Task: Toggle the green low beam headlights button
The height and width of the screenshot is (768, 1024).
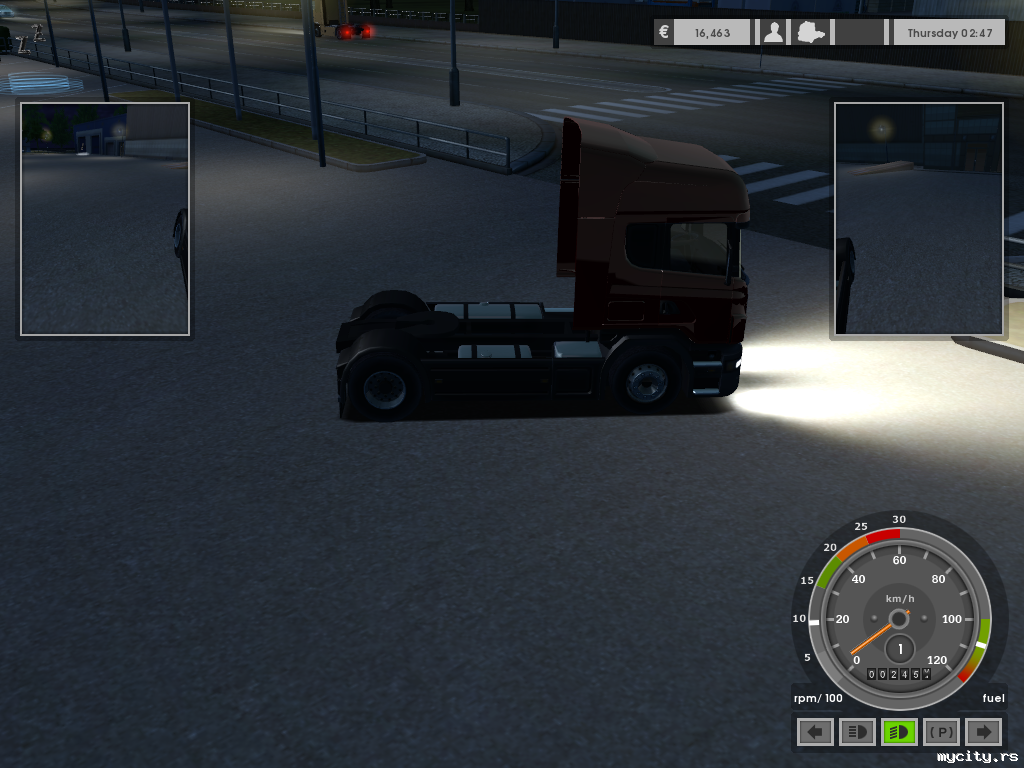Action: click(x=899, y=732)
